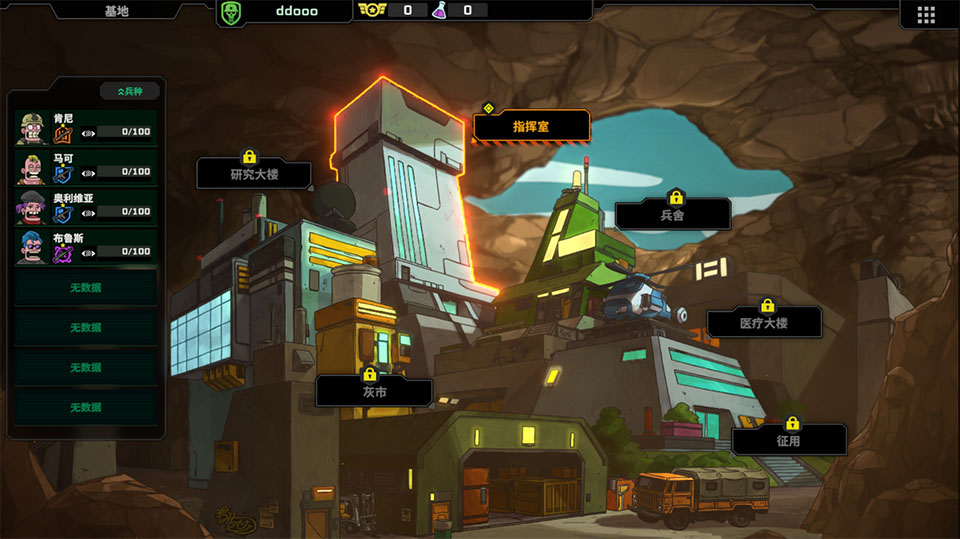Viewport: 960px width, 539px height.
Task: Open the 基地 base tab
Action: [x=116, y=11]
